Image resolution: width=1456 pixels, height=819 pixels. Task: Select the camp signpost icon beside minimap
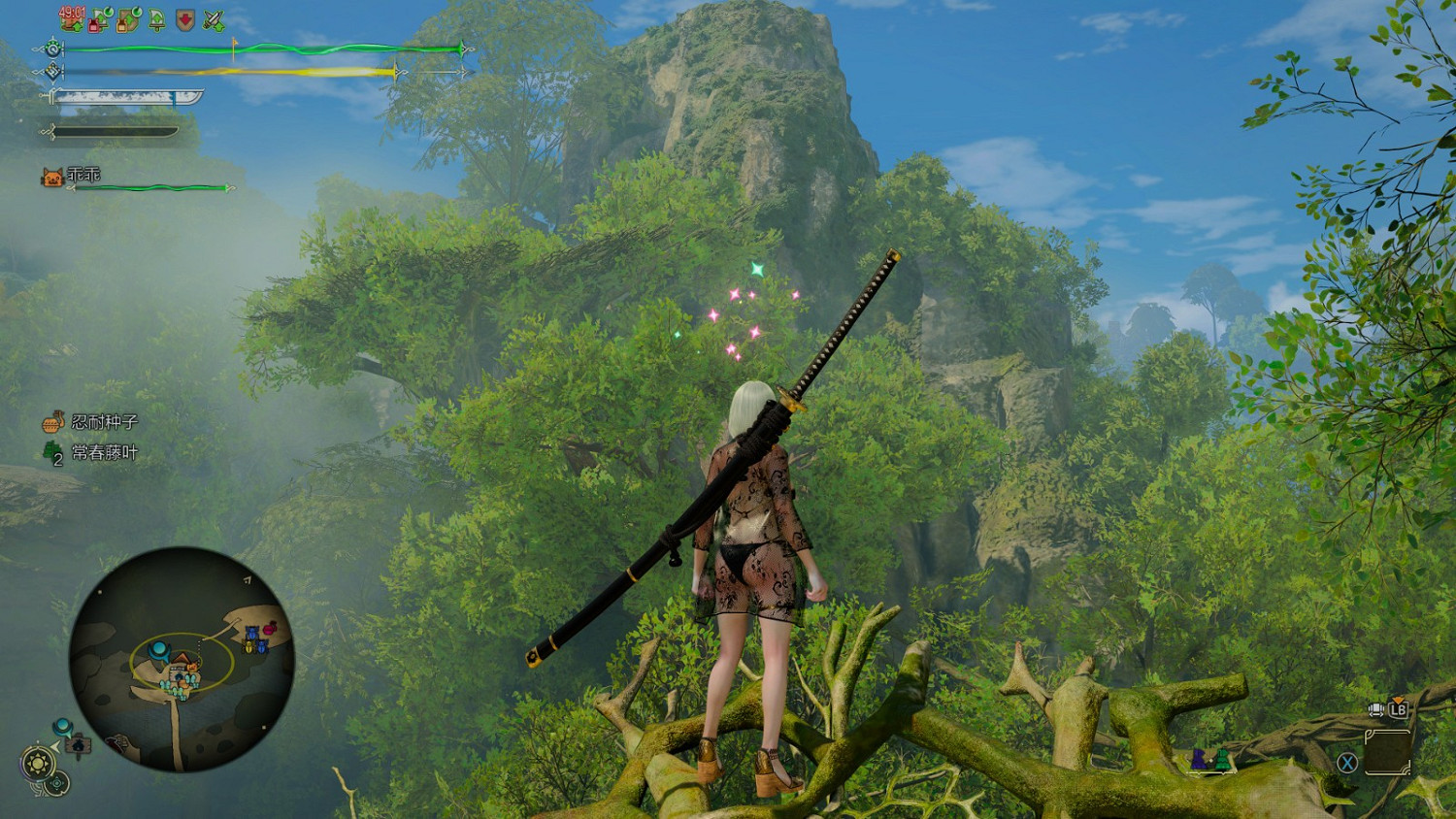(78, 745)
